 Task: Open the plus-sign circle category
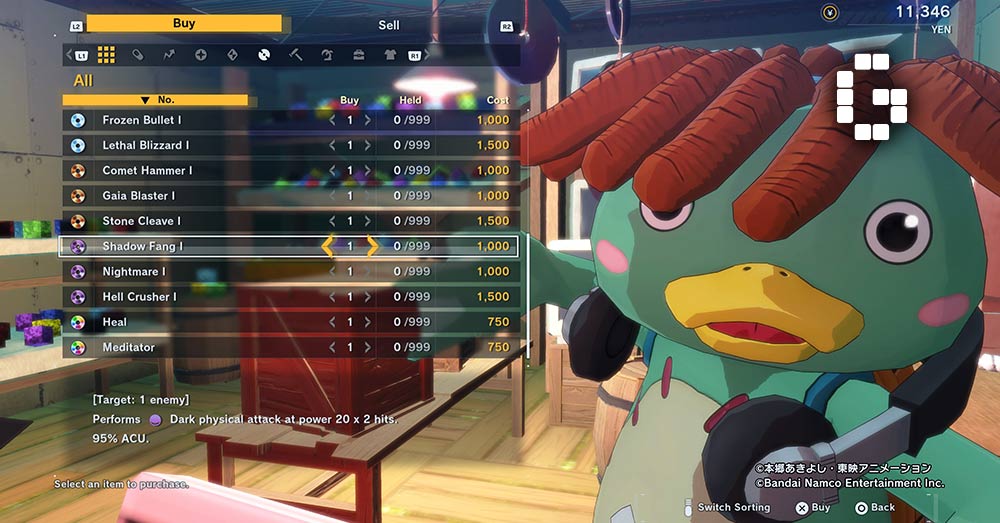click(200, 54)
